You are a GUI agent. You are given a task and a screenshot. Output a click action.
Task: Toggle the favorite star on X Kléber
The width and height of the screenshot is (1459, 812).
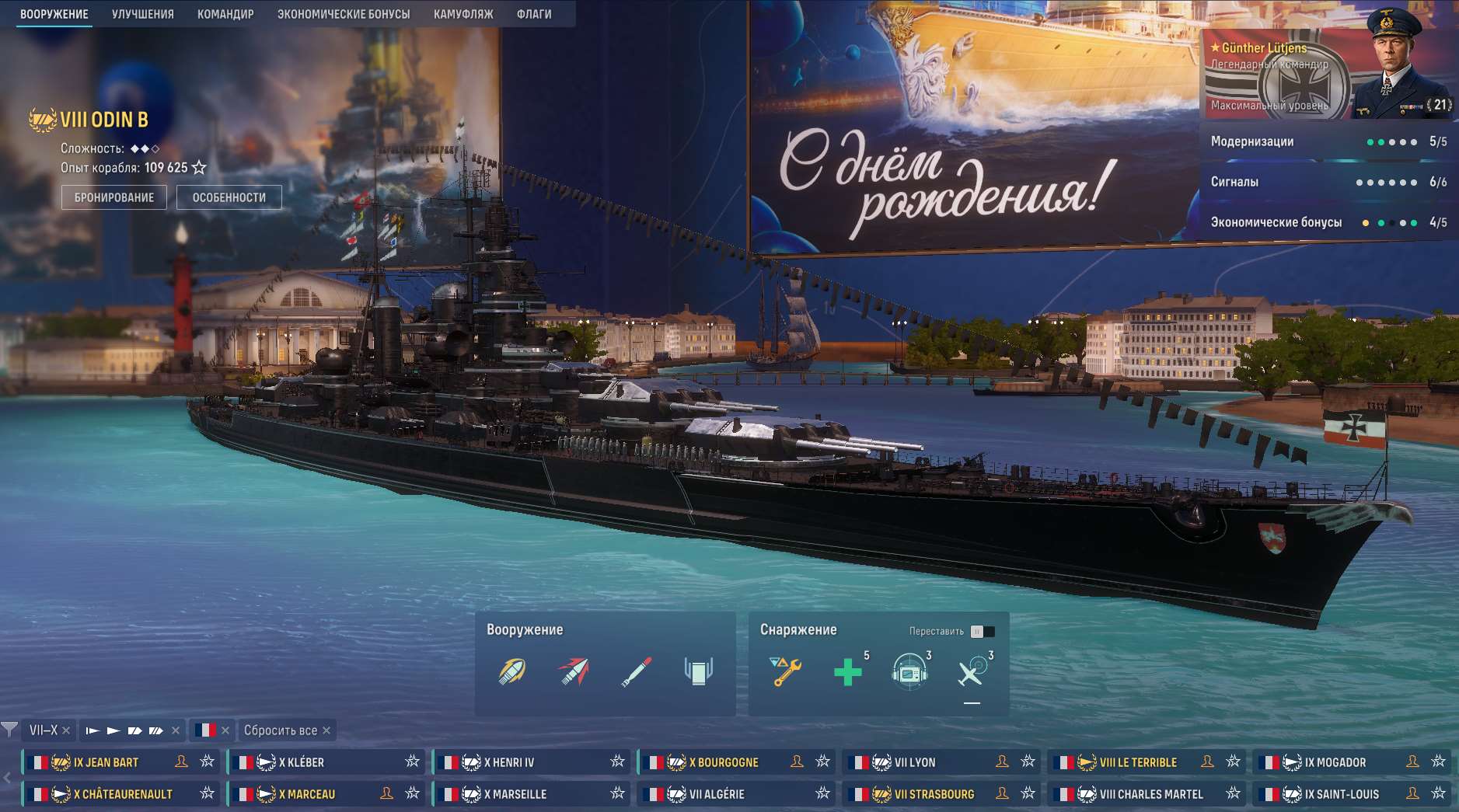414,762
